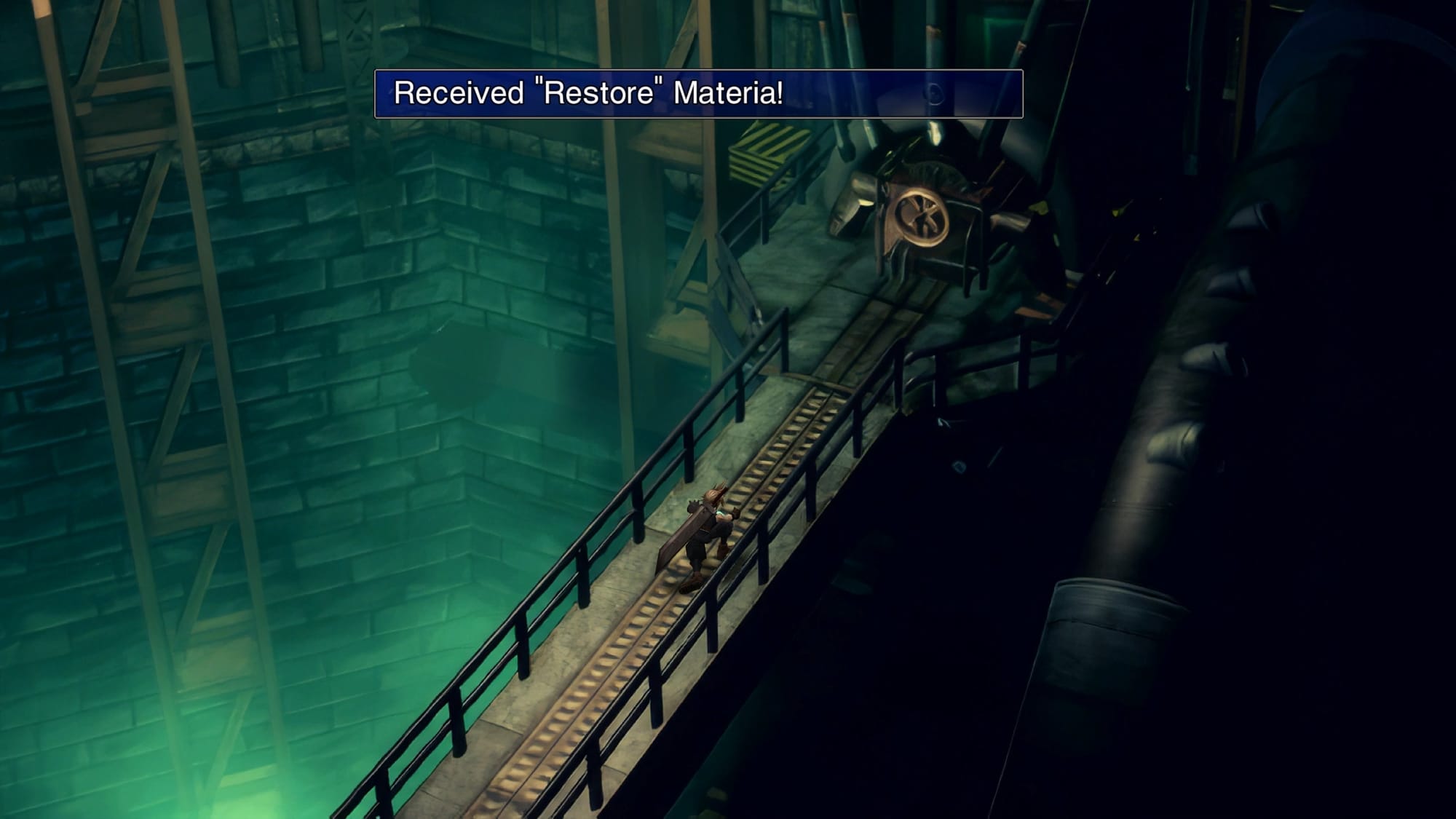1456x819 pixels.
Task: Dismiss the Received "Restore" Materia message box
Action: 697,94
